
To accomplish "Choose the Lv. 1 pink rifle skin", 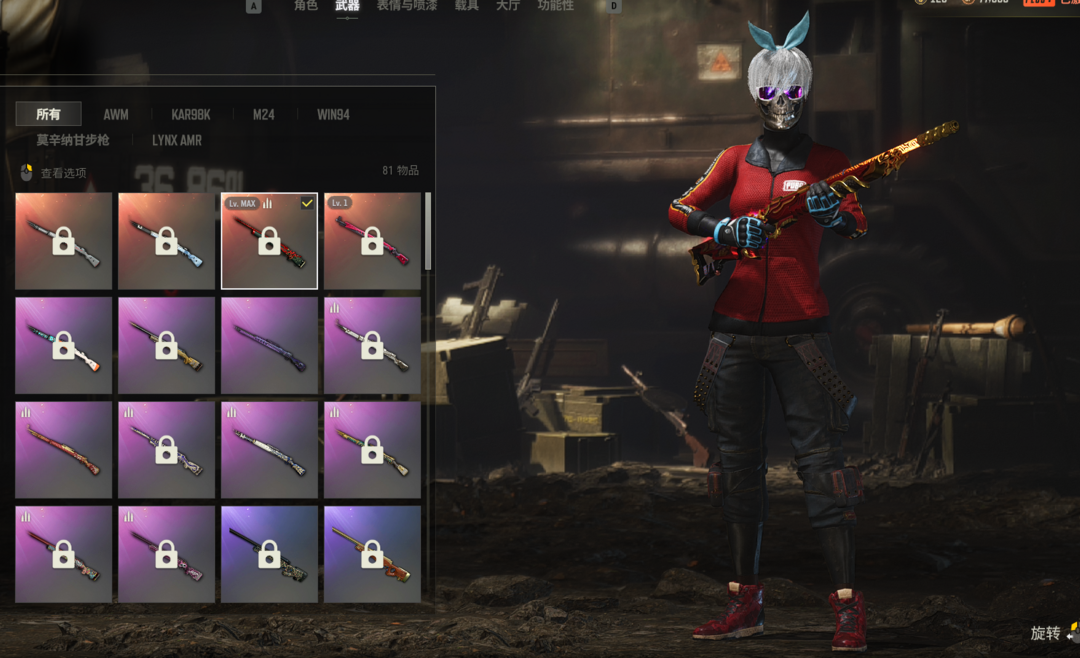I will point(372,241).
